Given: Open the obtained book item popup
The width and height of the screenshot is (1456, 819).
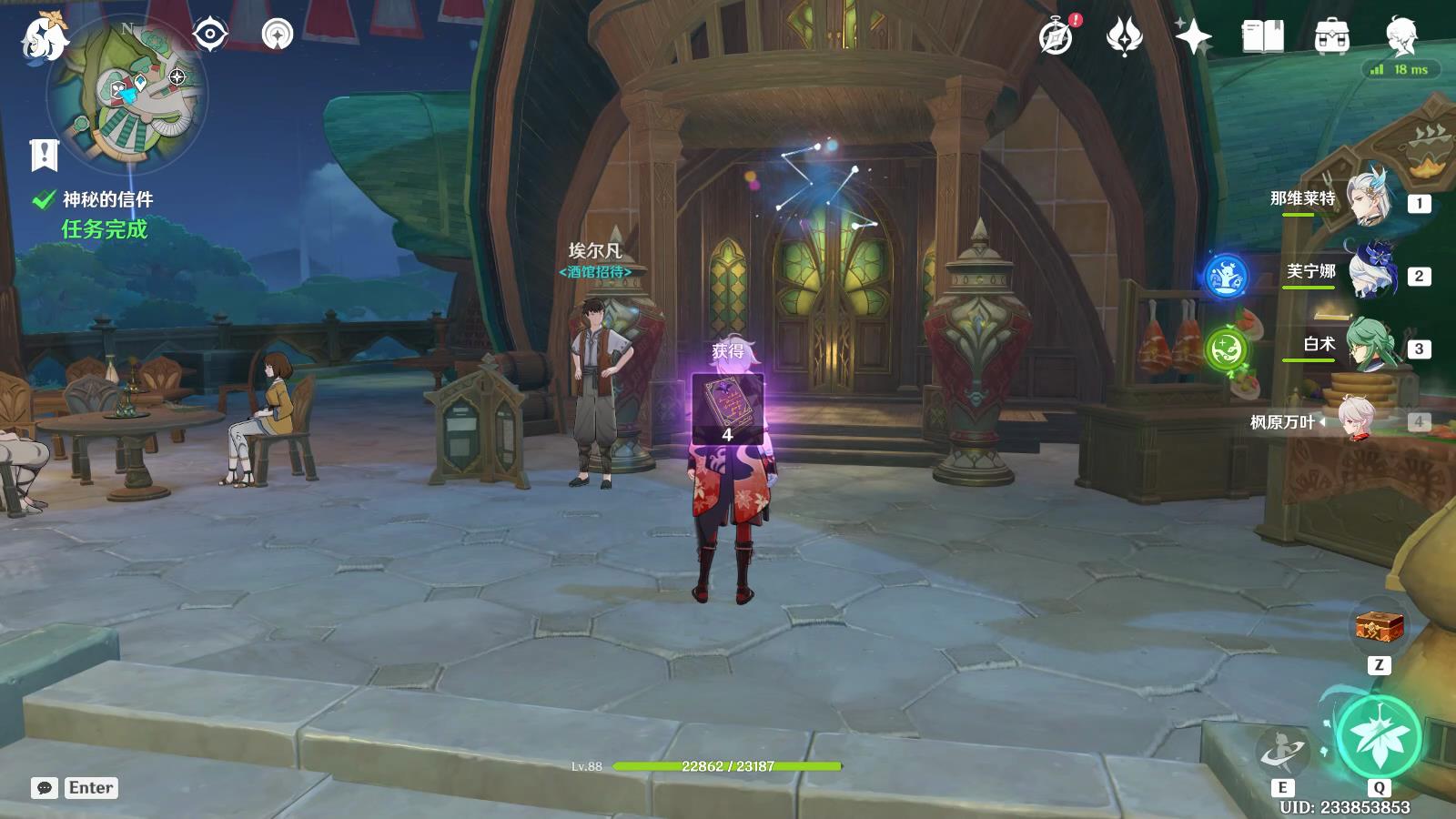Looking at the screenshot, I should point(727,408).
